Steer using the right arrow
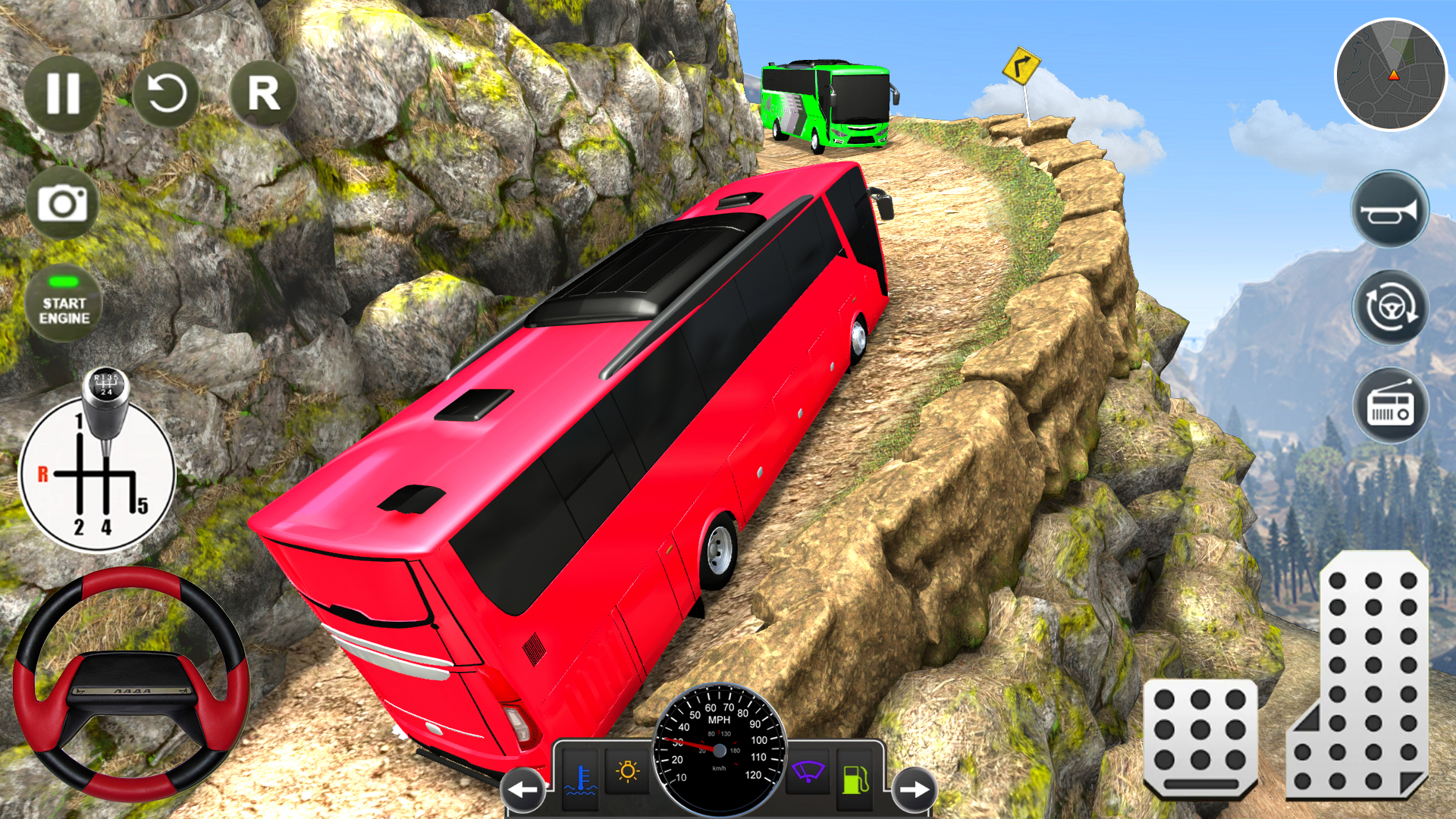 point(915,789)
